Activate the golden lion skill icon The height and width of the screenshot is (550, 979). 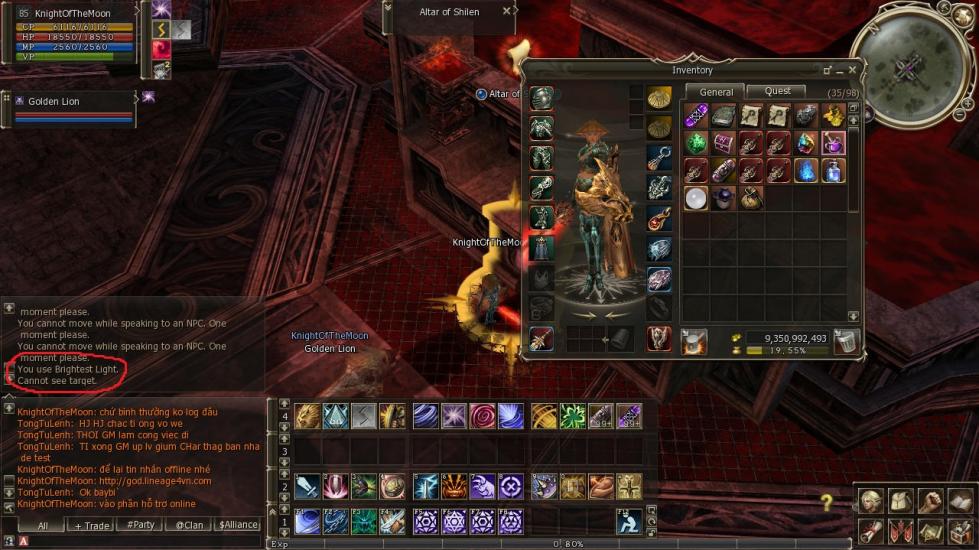[x=308, y=416]
